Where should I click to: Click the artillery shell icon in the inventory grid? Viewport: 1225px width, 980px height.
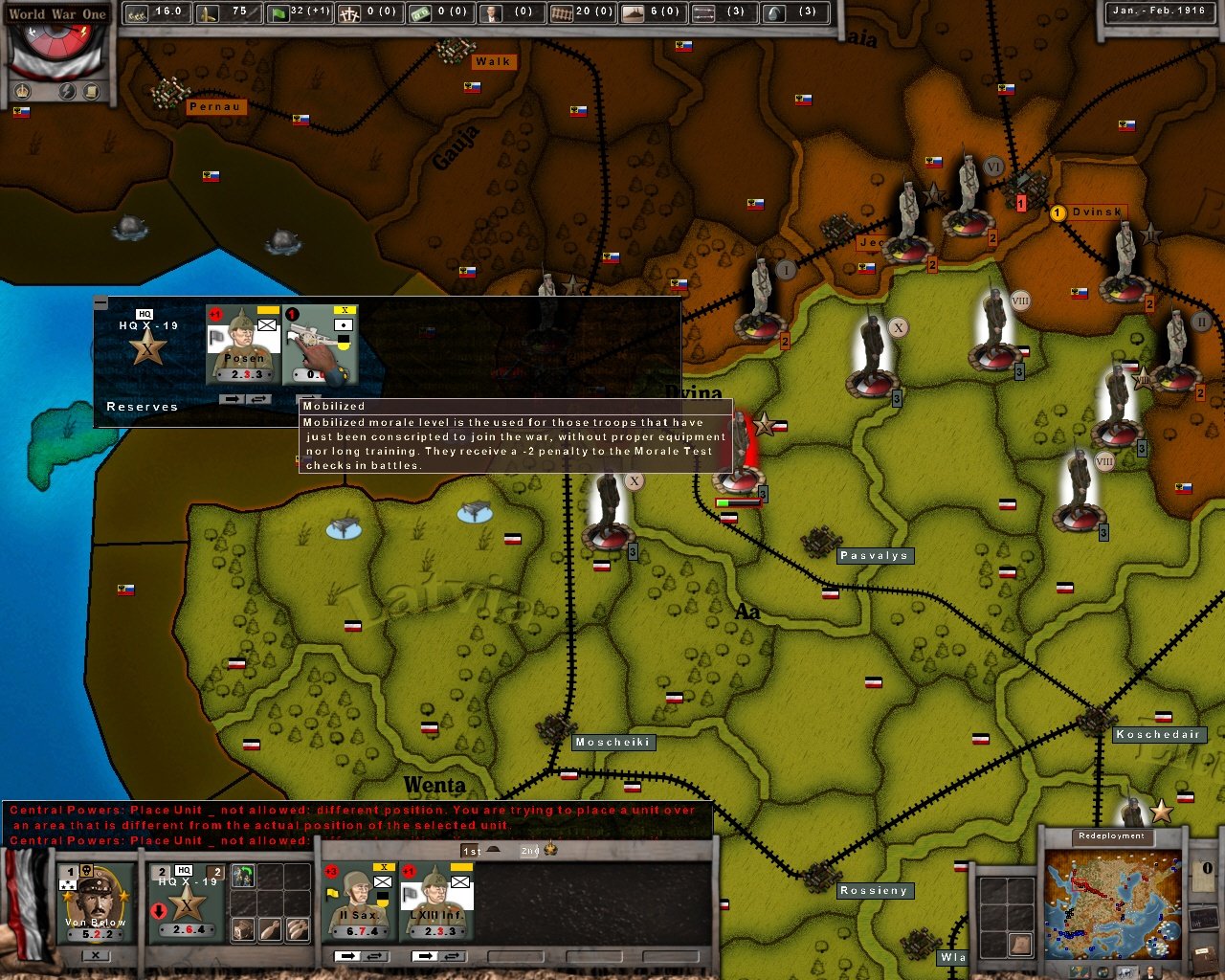click(269, 930)
